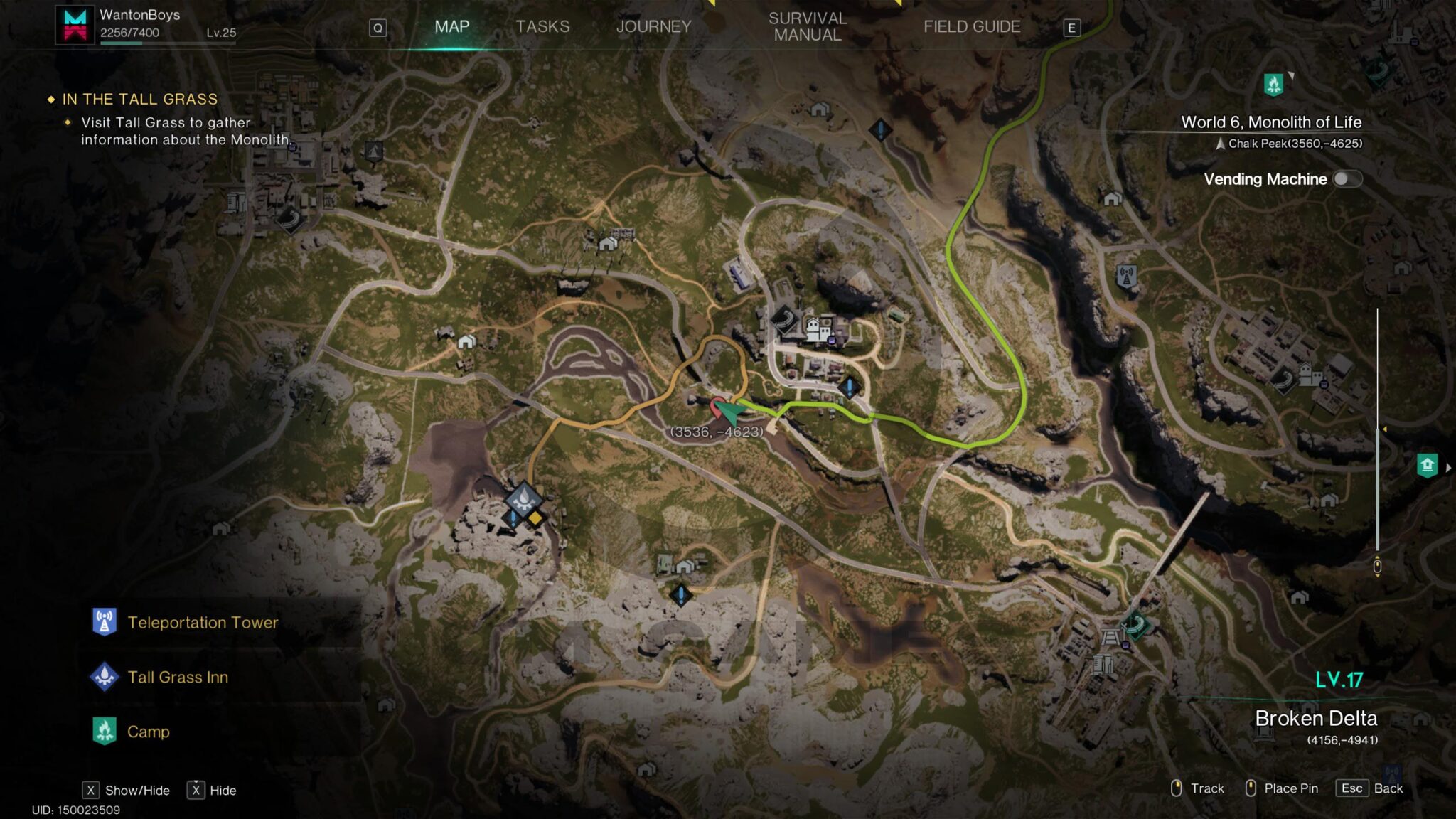Select the Teleportation Tower legend icon
This screenshot has height=819, width=1456.
point(104,623)
